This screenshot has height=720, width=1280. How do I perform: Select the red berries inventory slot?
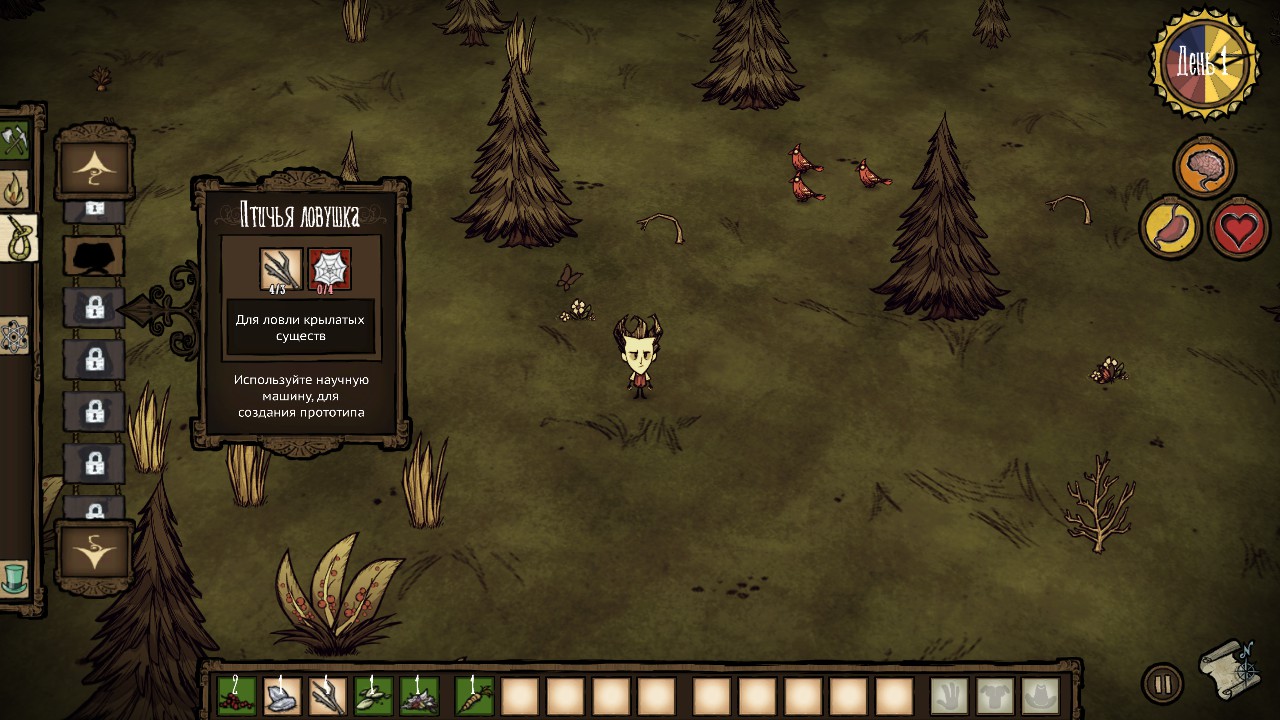pyautogui.click(x=237, y=696)
